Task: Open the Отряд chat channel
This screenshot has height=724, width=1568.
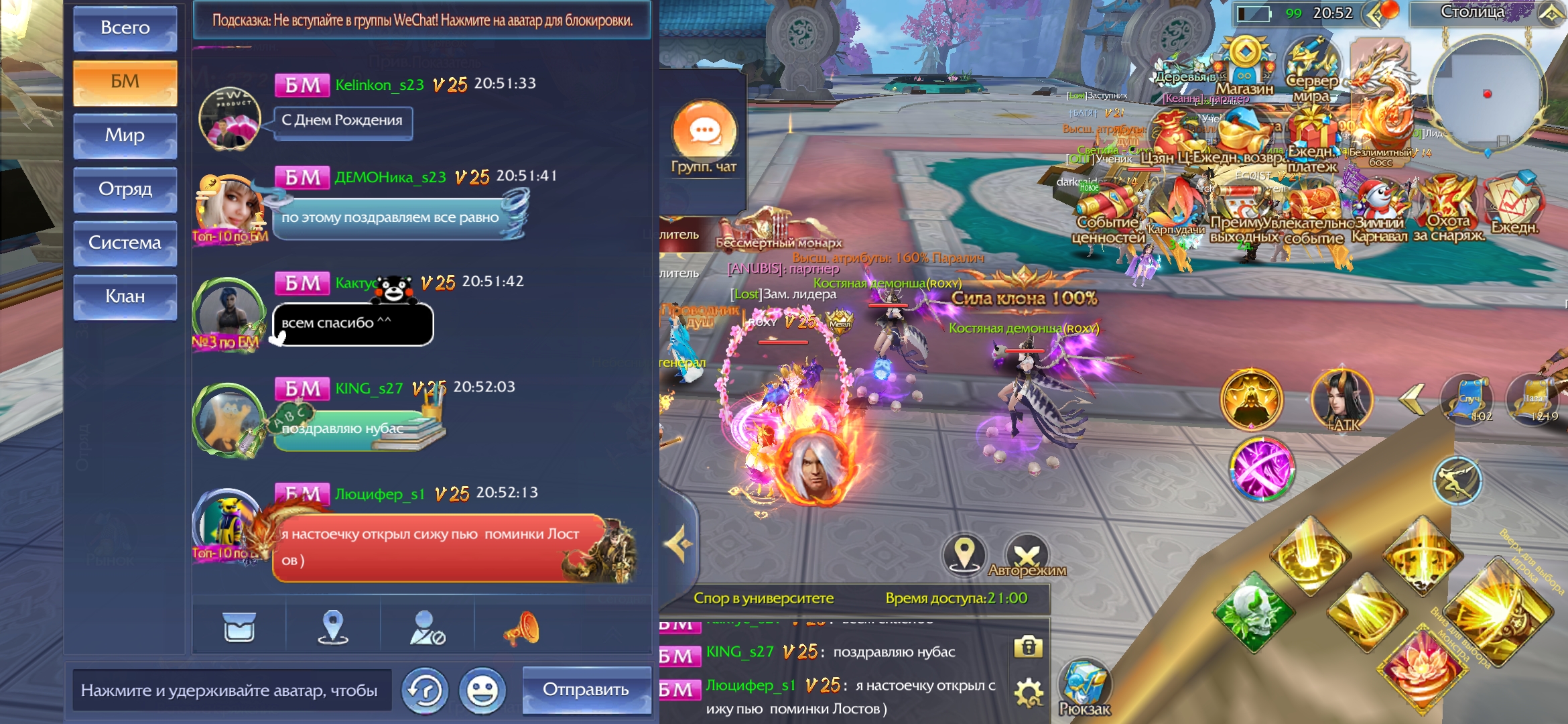Action: pos(125,189)
